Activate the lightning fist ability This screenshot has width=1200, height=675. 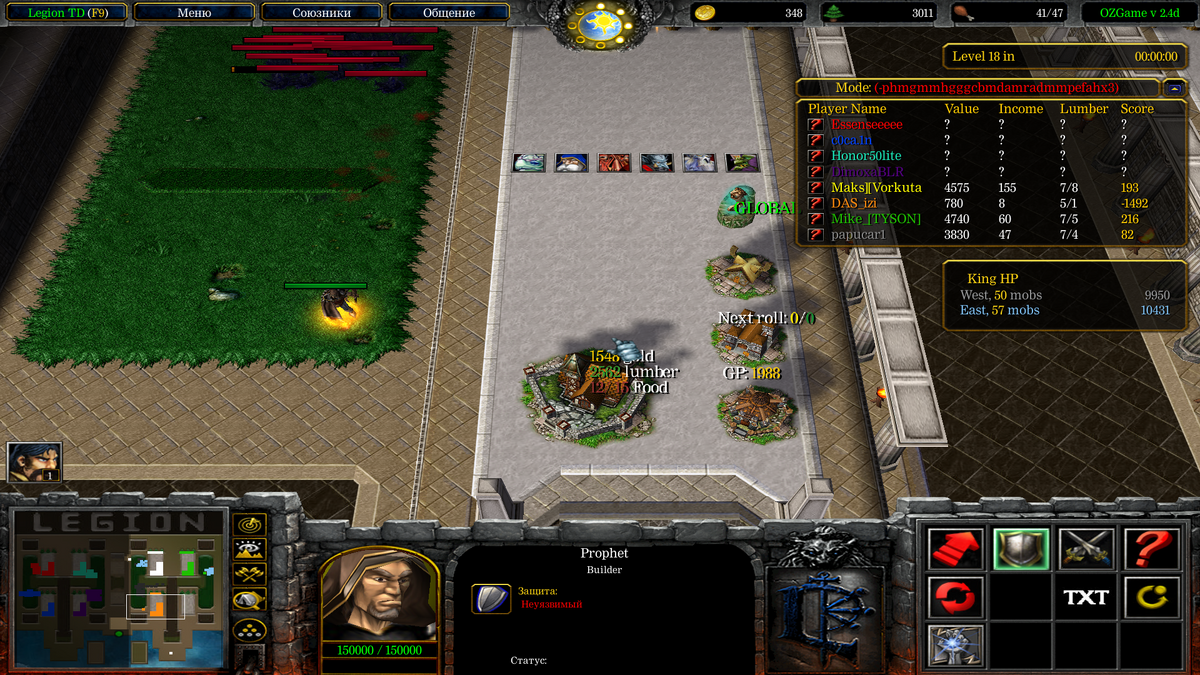[955, 645]
